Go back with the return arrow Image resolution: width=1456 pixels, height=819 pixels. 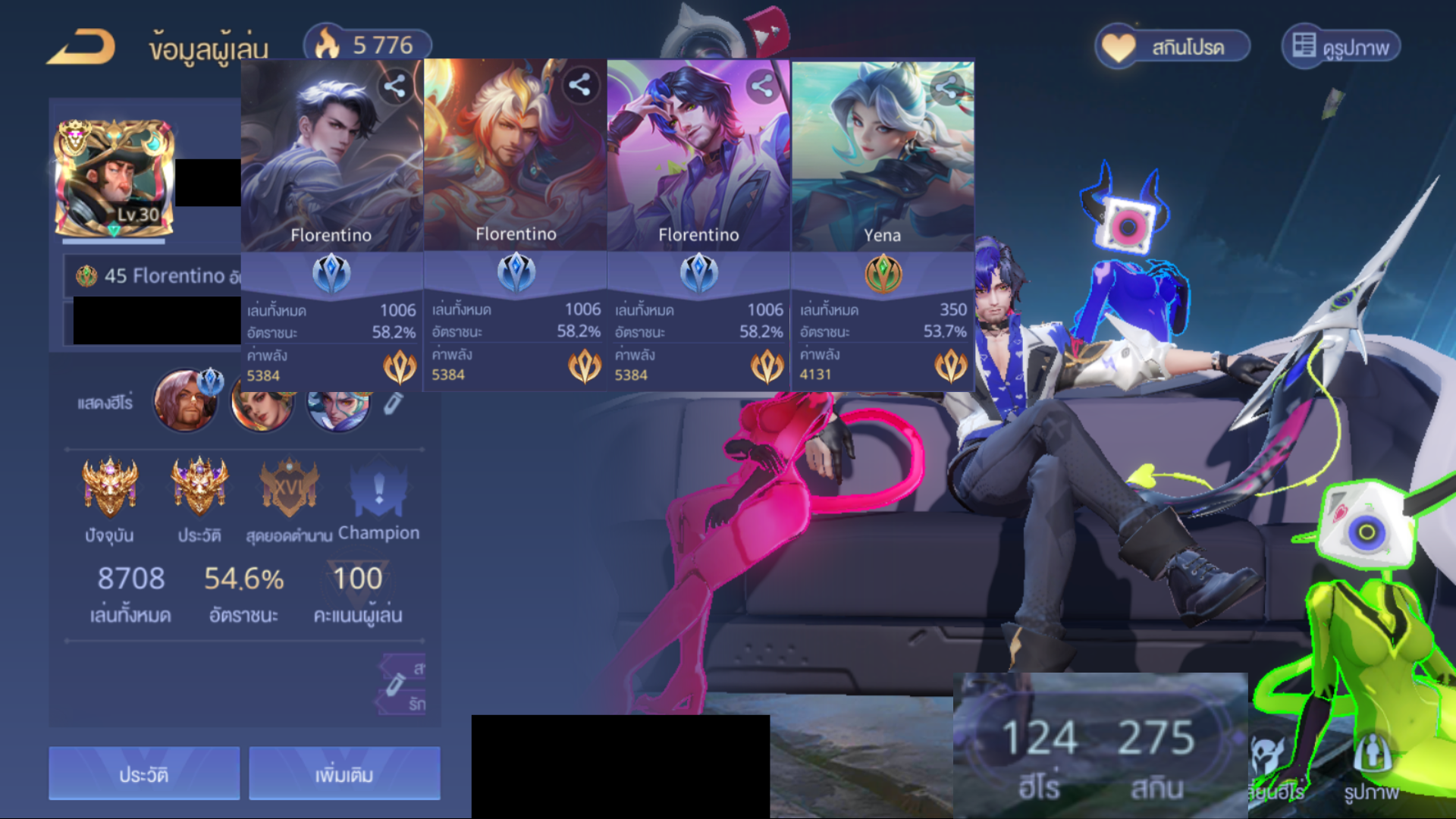(x=81, y=47)
